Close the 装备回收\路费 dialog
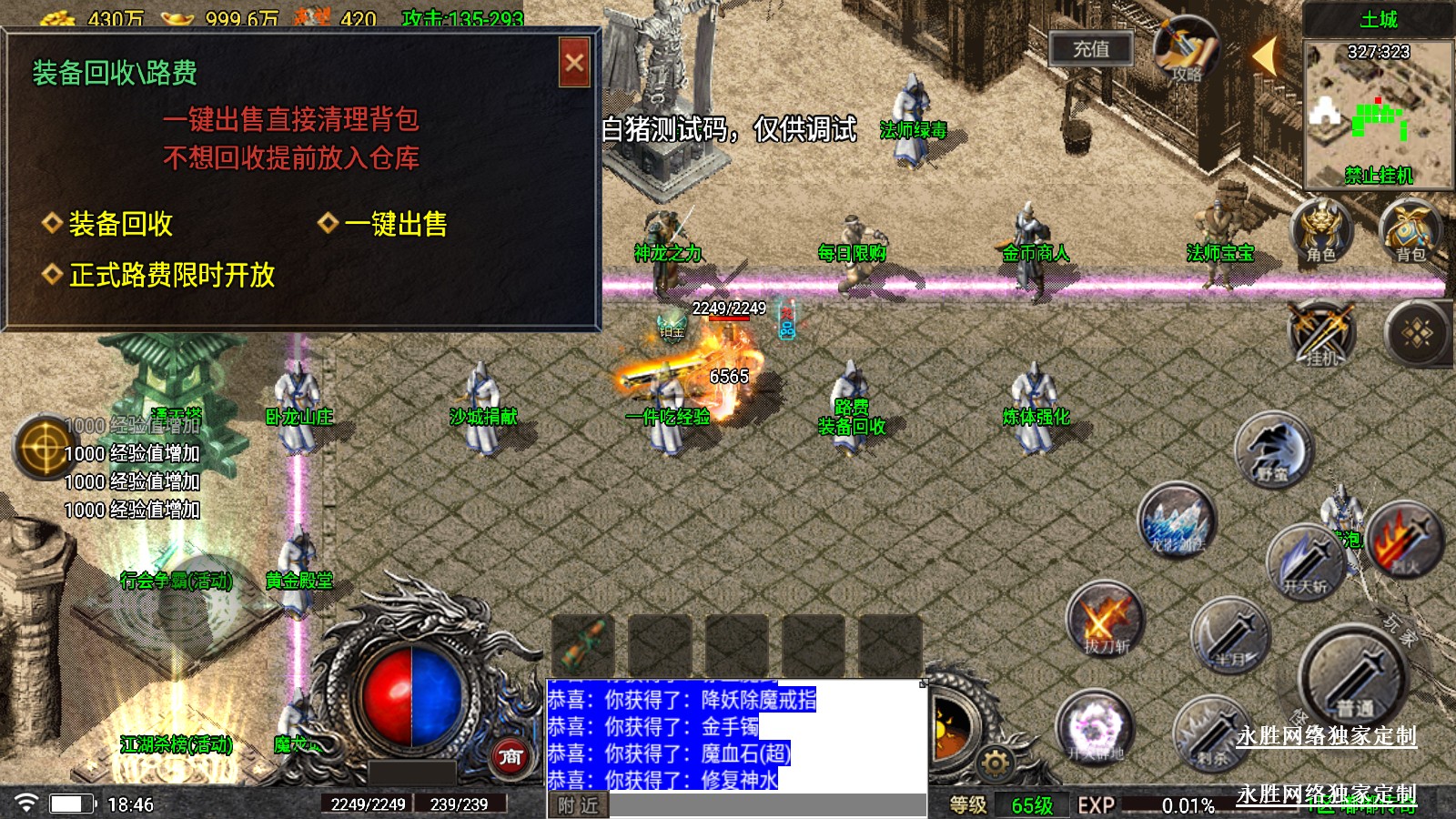 coord(574,63)
